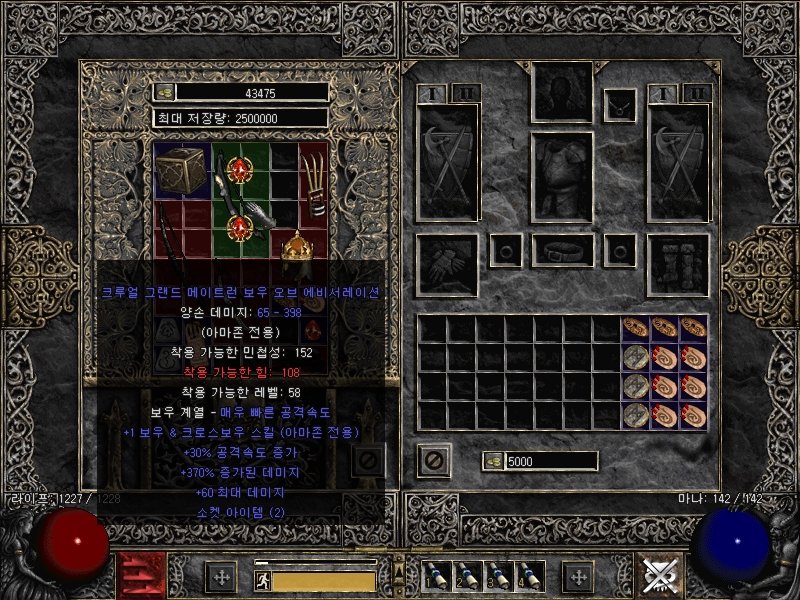The width and height of the screenshot is (800, 600).
Task: Select the empty belt slot
Action: point(562,250)
